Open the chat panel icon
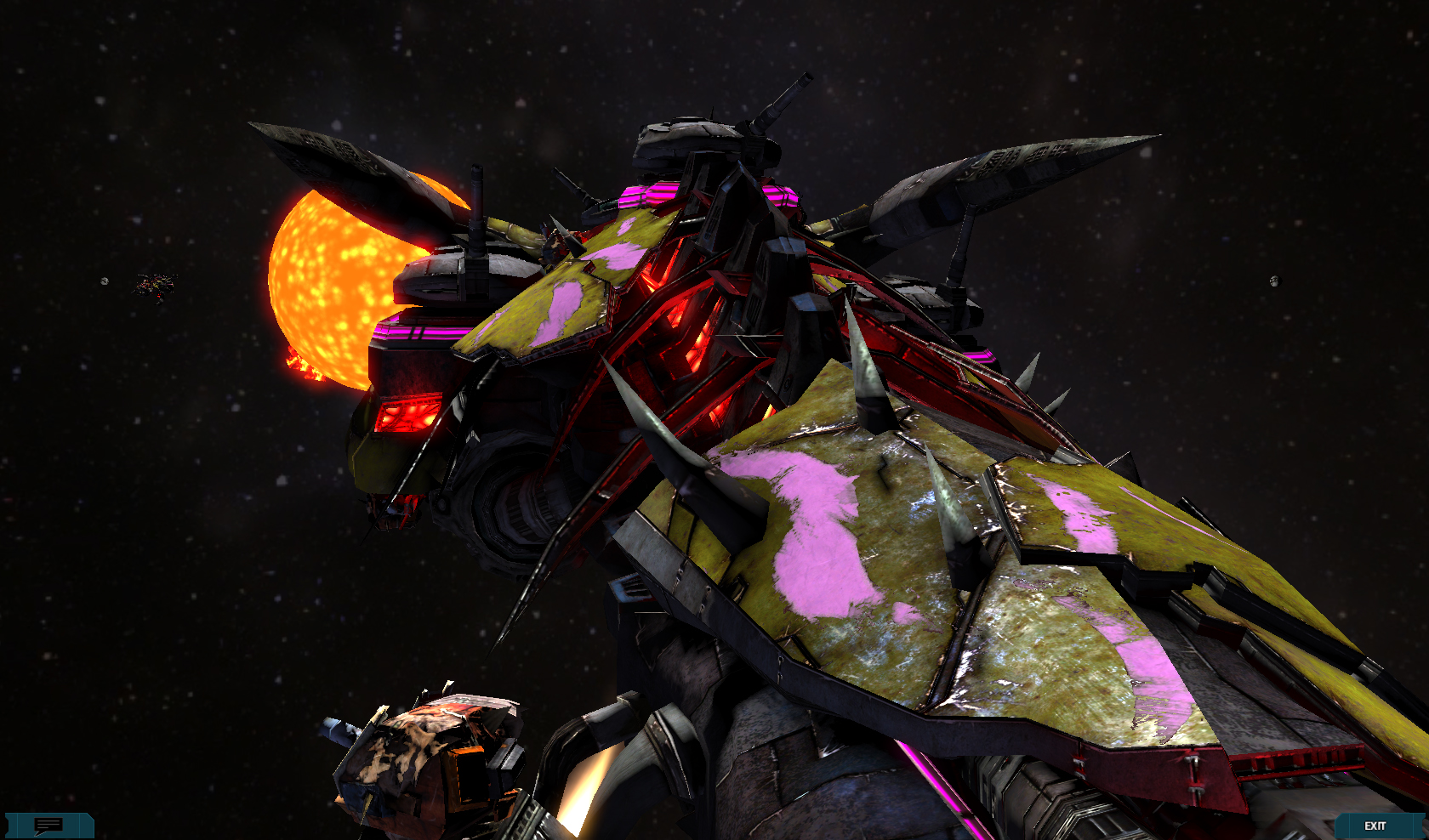This screenshot has height=840, width=1429. click(48, 826)
